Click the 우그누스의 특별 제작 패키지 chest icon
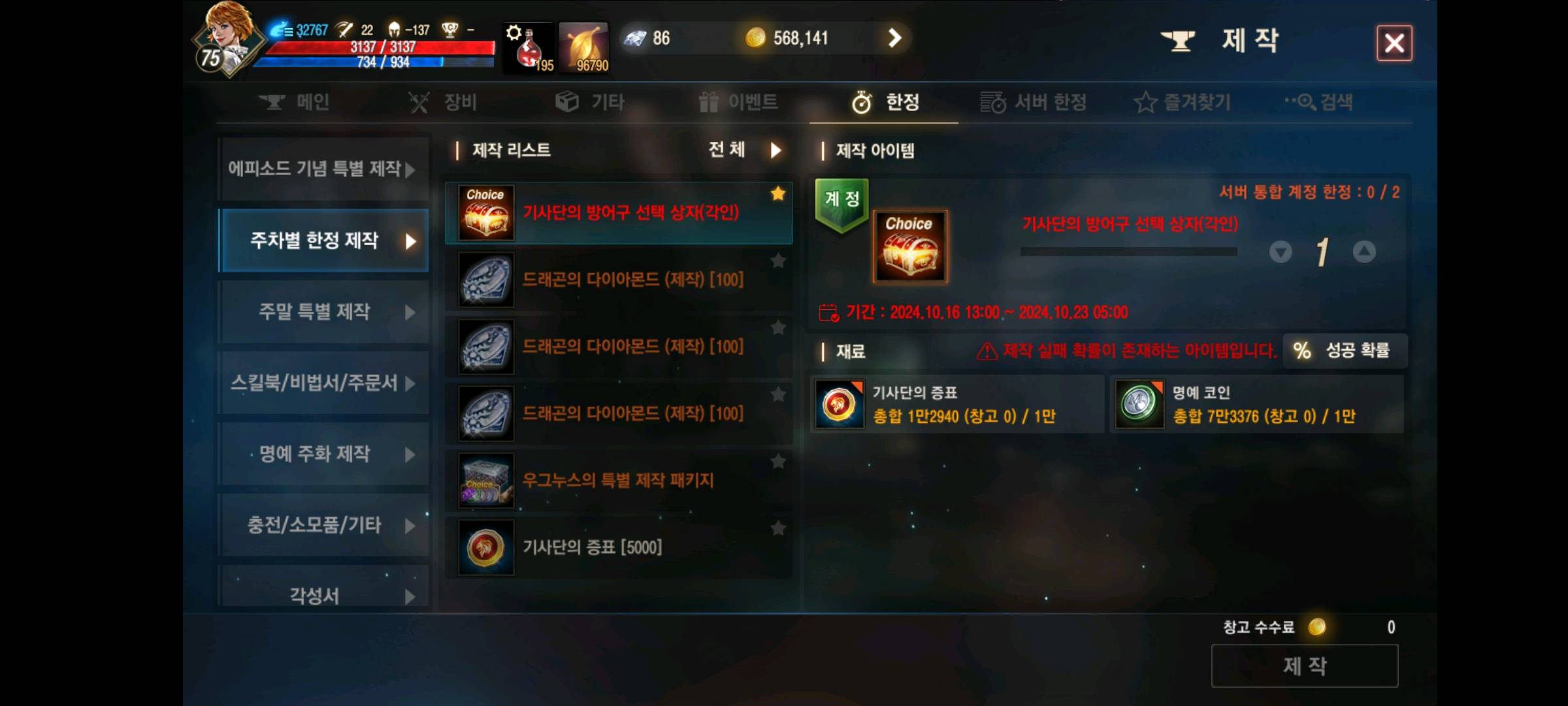 tap(485, 482)
